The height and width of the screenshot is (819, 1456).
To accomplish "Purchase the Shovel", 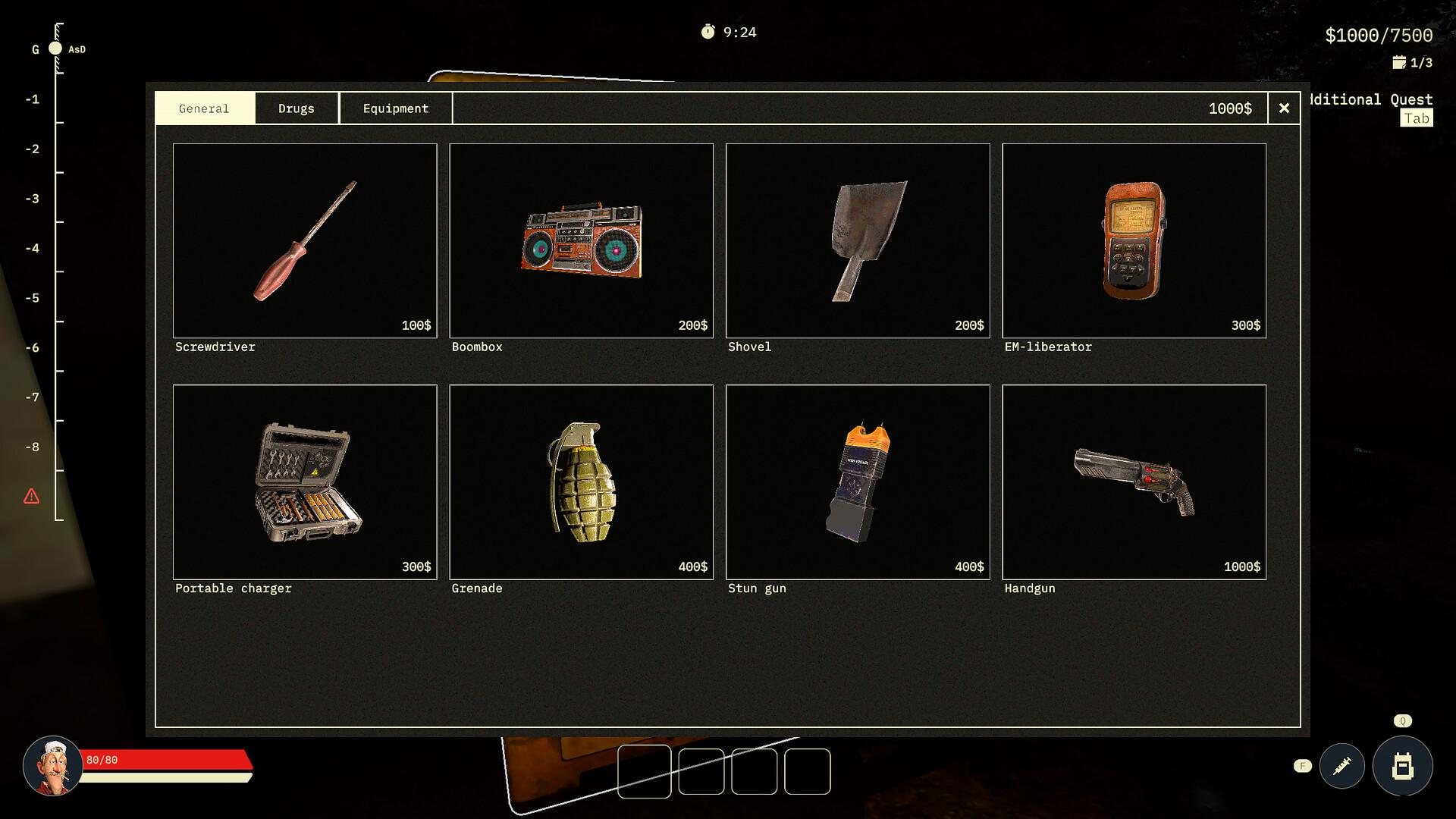I will [858, 240].
